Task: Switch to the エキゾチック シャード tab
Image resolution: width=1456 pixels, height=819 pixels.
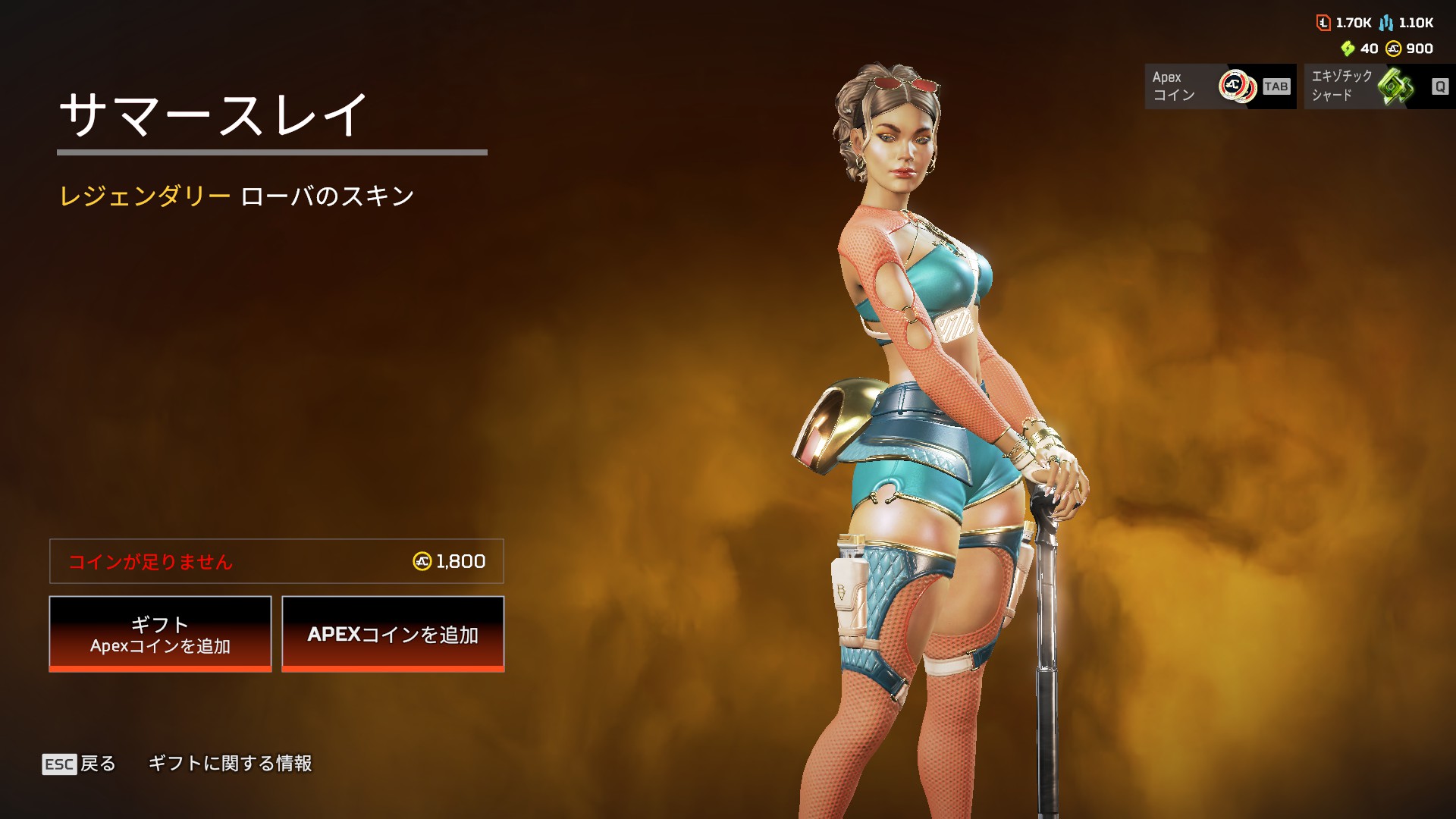Action: [x=1378, y=86]
